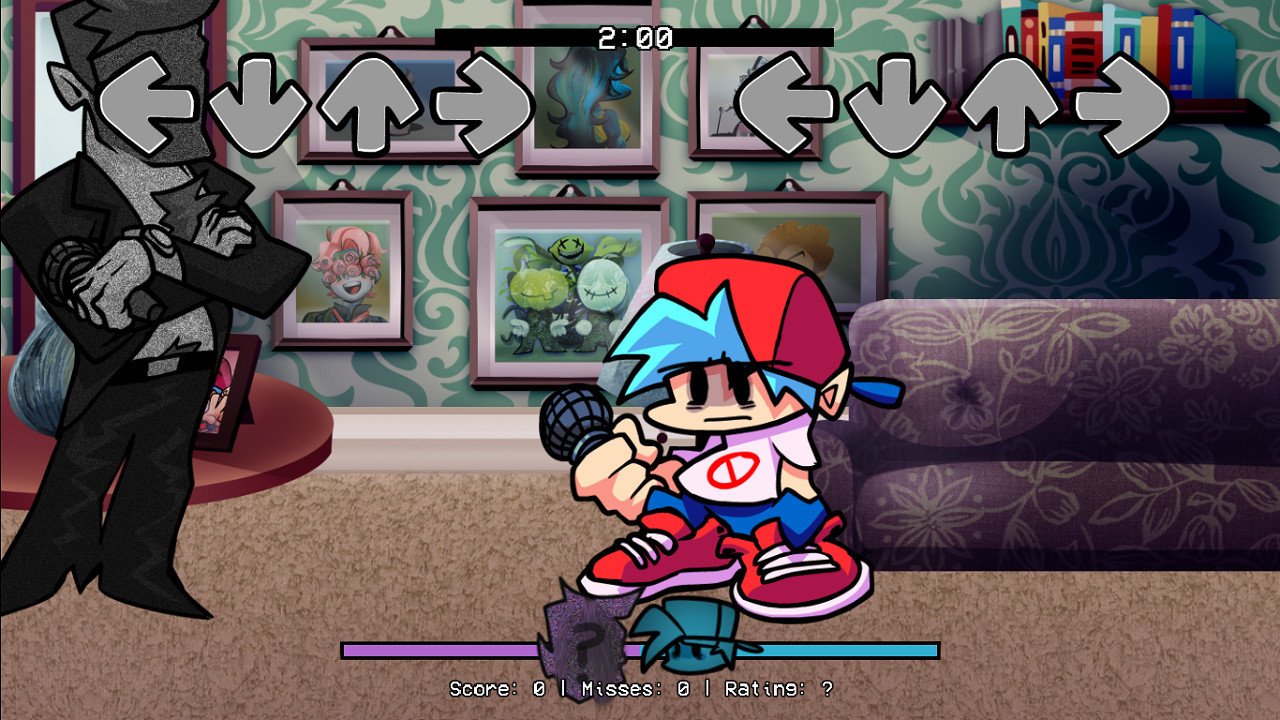Click the player's left arrow receptor
This screenshot has width=1280, height=720.
coord(790,105)
